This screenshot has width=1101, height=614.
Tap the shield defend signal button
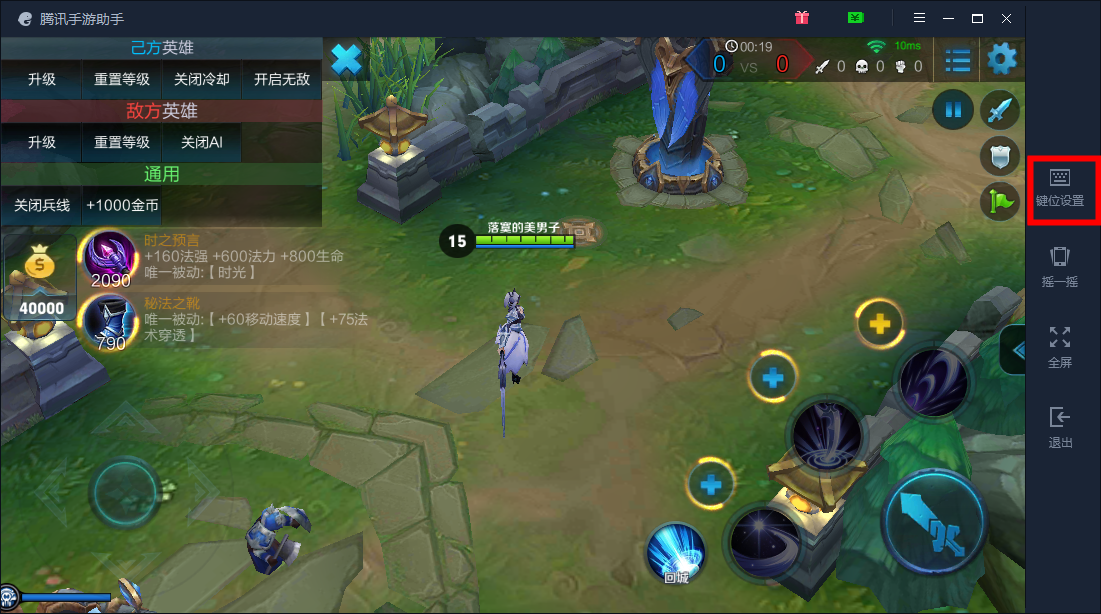(1000, 156)
